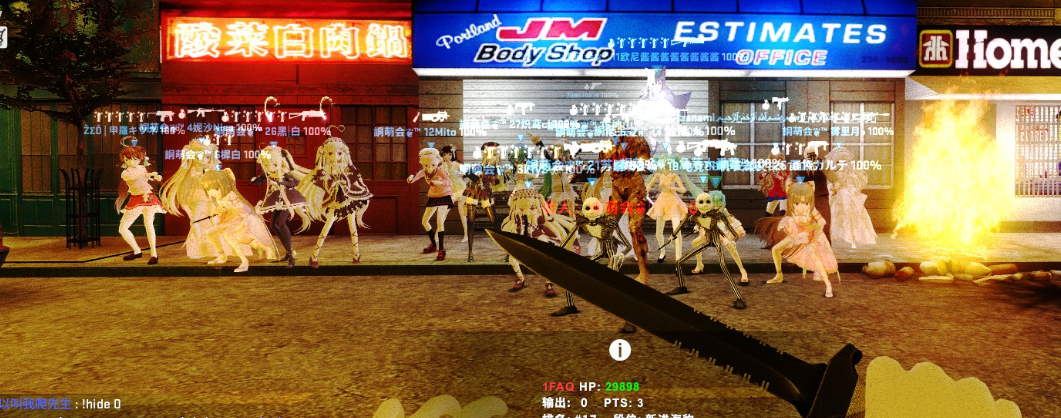Click the white circular info icon
Screen dimensions: 1061x418
(620, 349)
